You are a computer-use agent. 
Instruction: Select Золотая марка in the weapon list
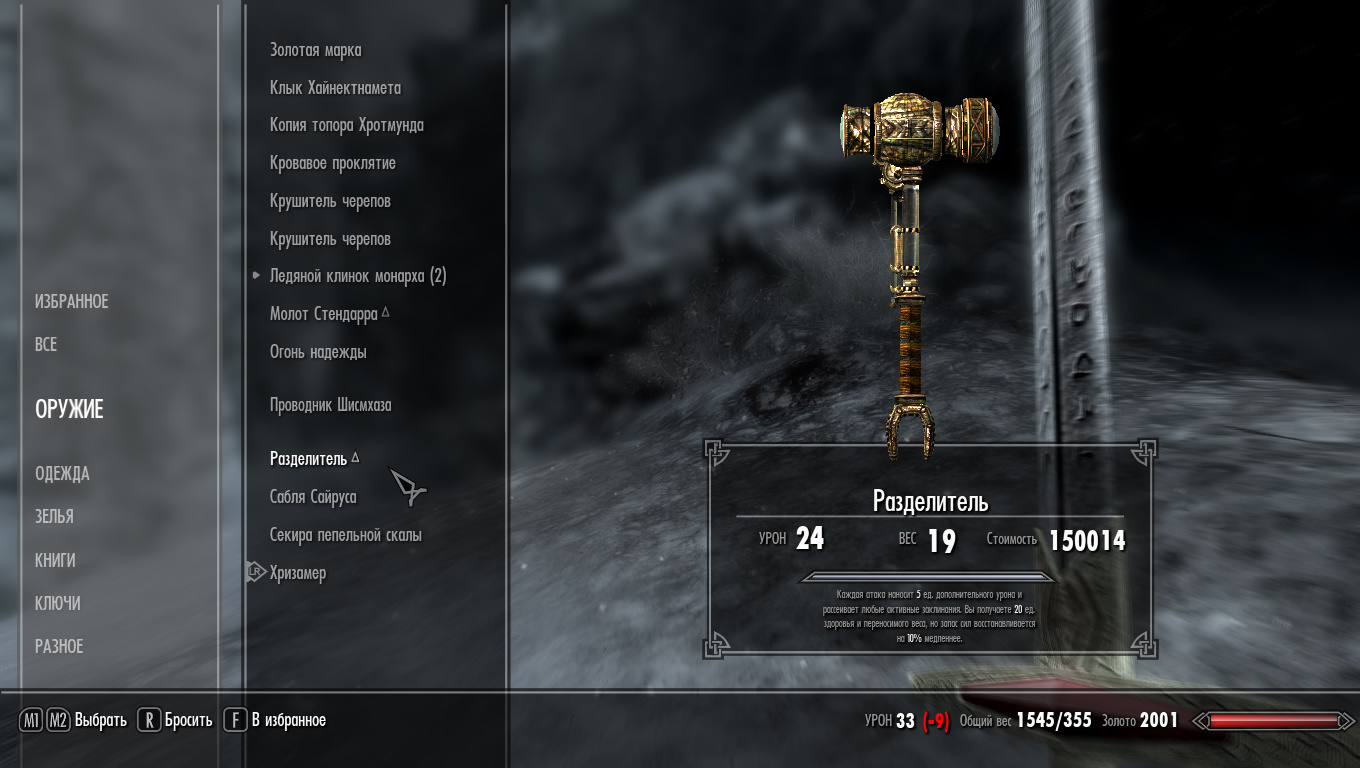[315, 50]
